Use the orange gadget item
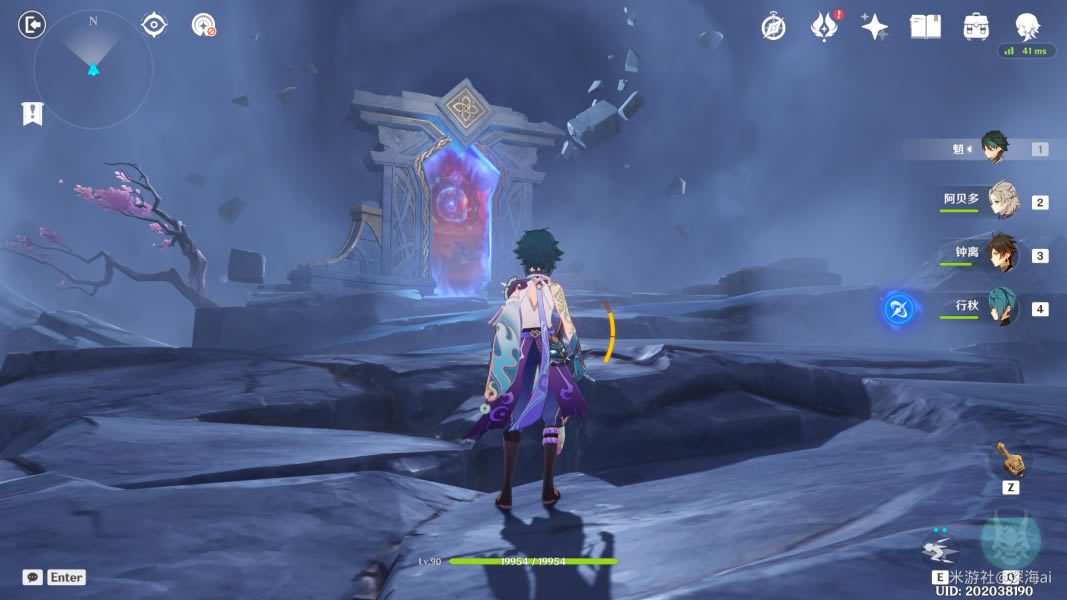 1009,460
